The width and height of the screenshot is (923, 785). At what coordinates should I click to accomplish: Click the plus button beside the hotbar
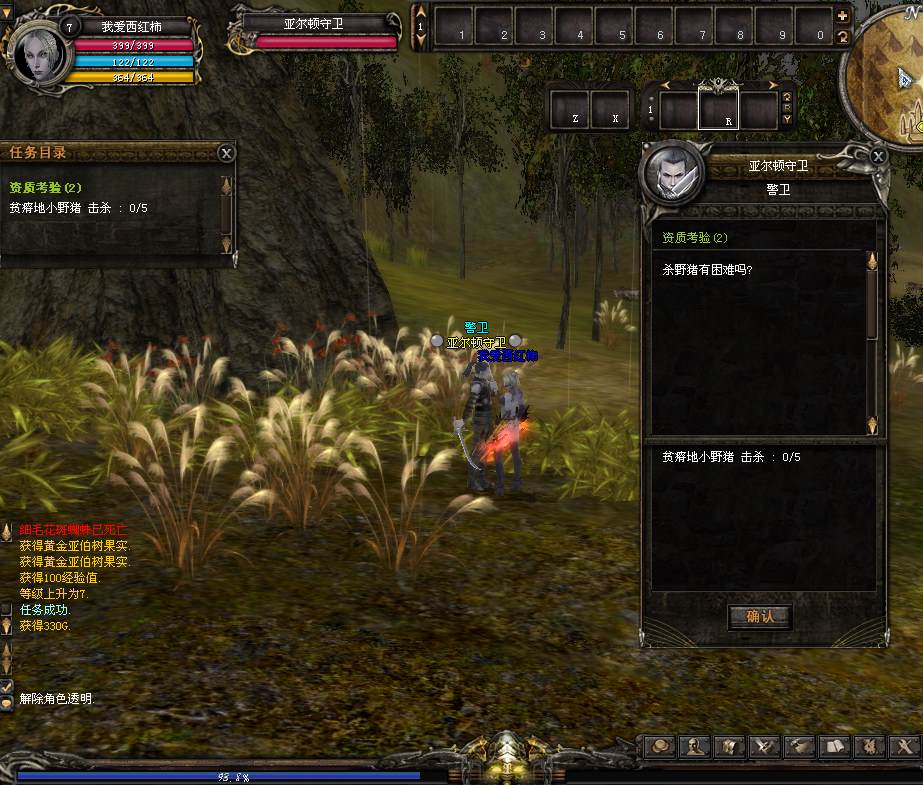[x=842, y=16]
